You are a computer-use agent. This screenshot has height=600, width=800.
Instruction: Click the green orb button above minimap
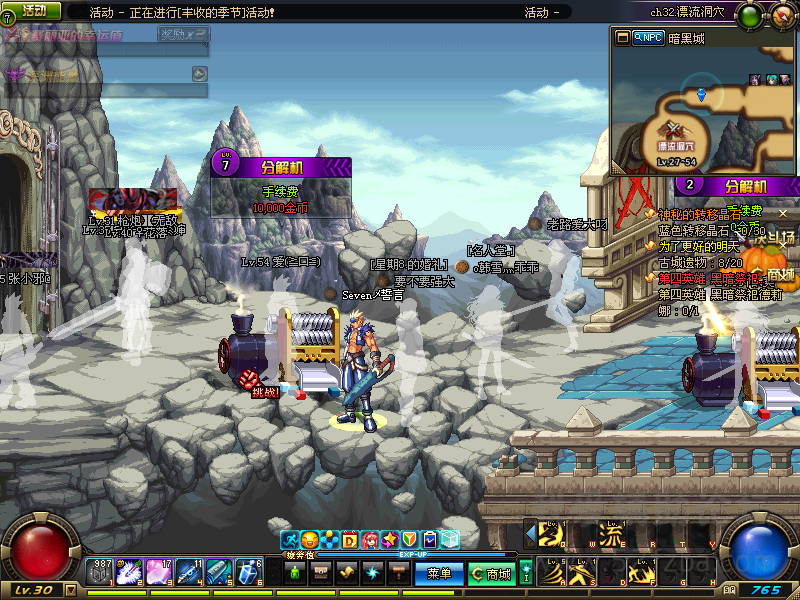coord(752,14)
